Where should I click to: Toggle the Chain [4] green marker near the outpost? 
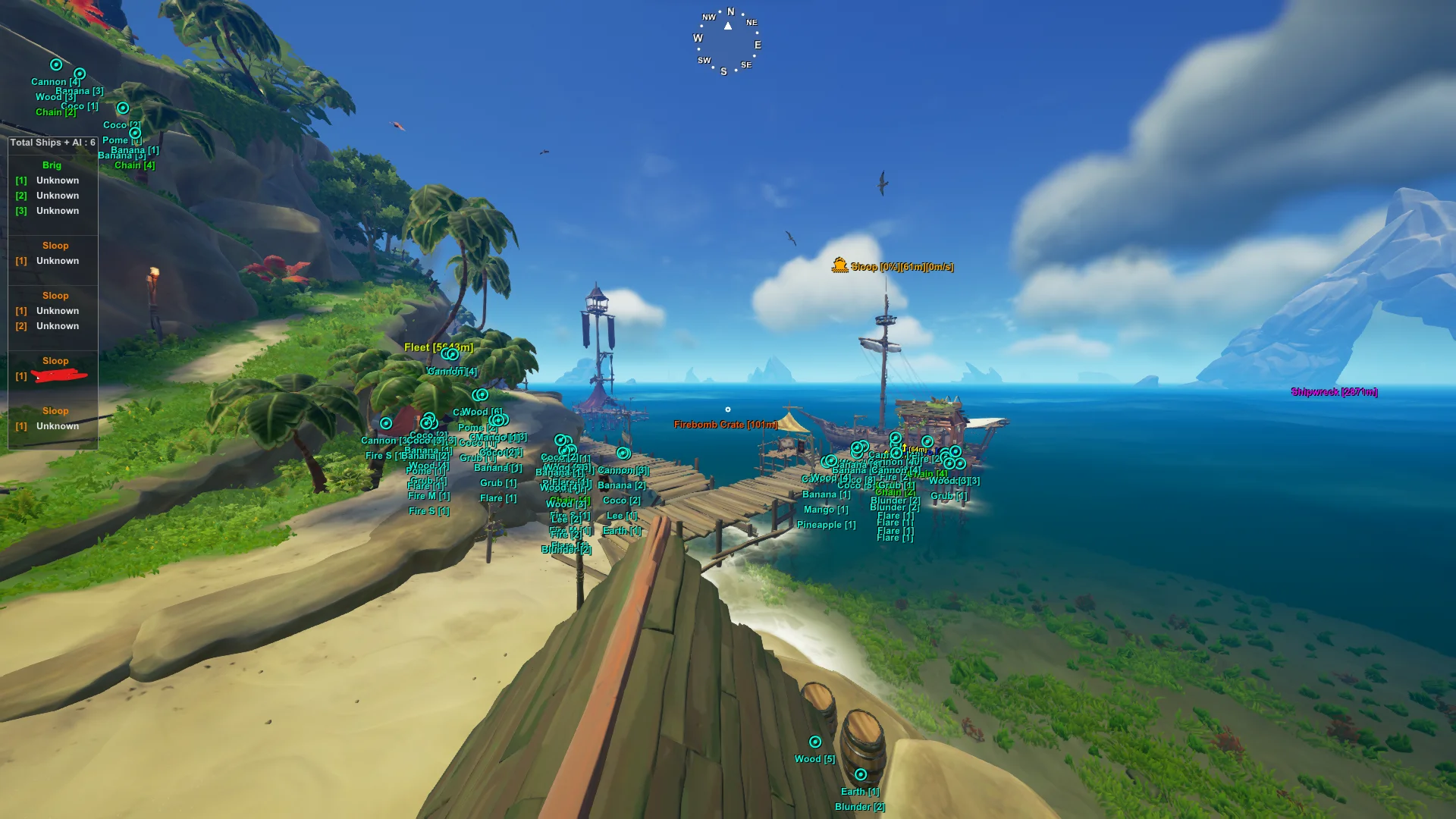pos(927,474)
